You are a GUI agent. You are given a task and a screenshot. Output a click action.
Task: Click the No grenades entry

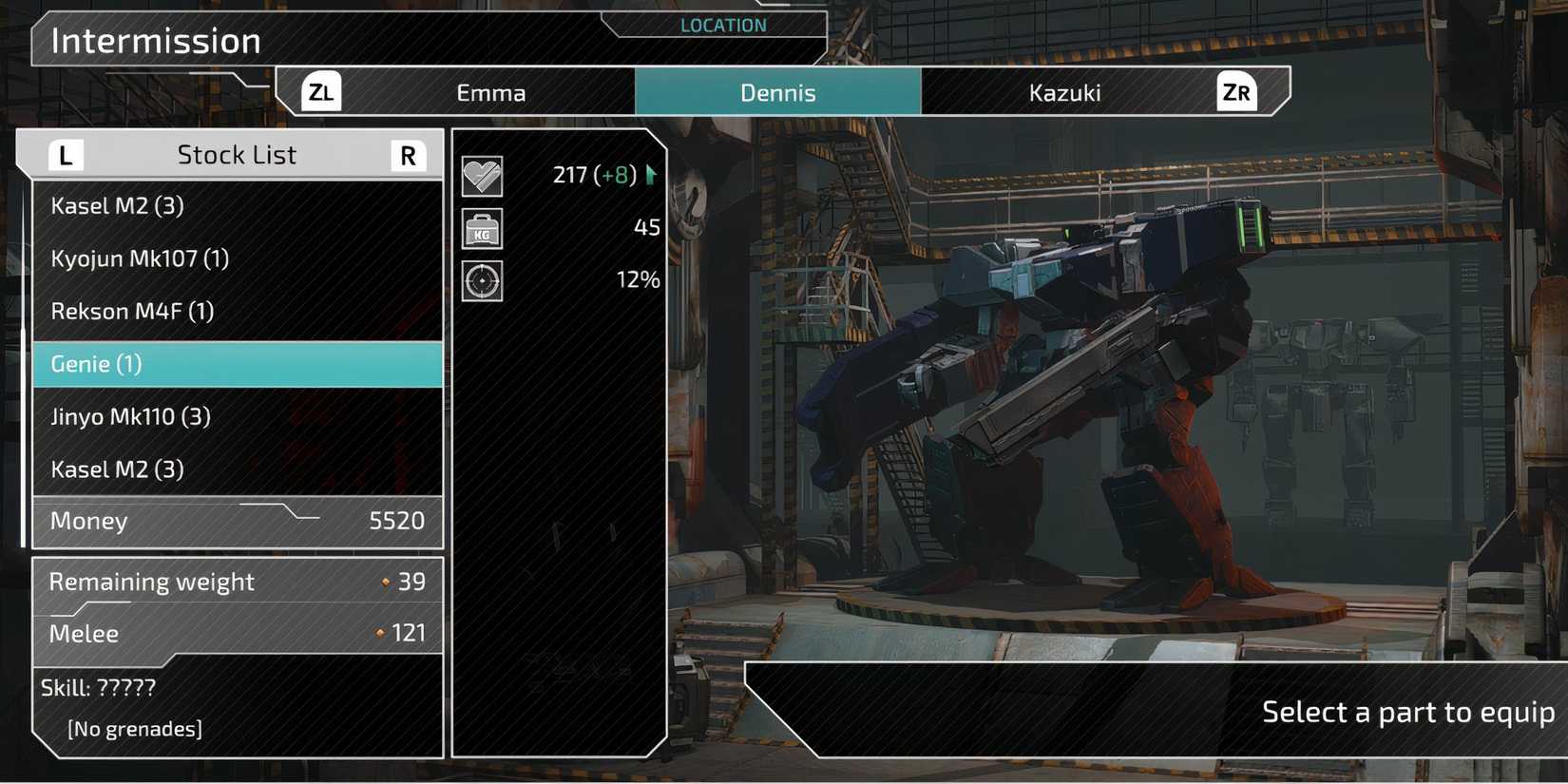click(134, 728)
